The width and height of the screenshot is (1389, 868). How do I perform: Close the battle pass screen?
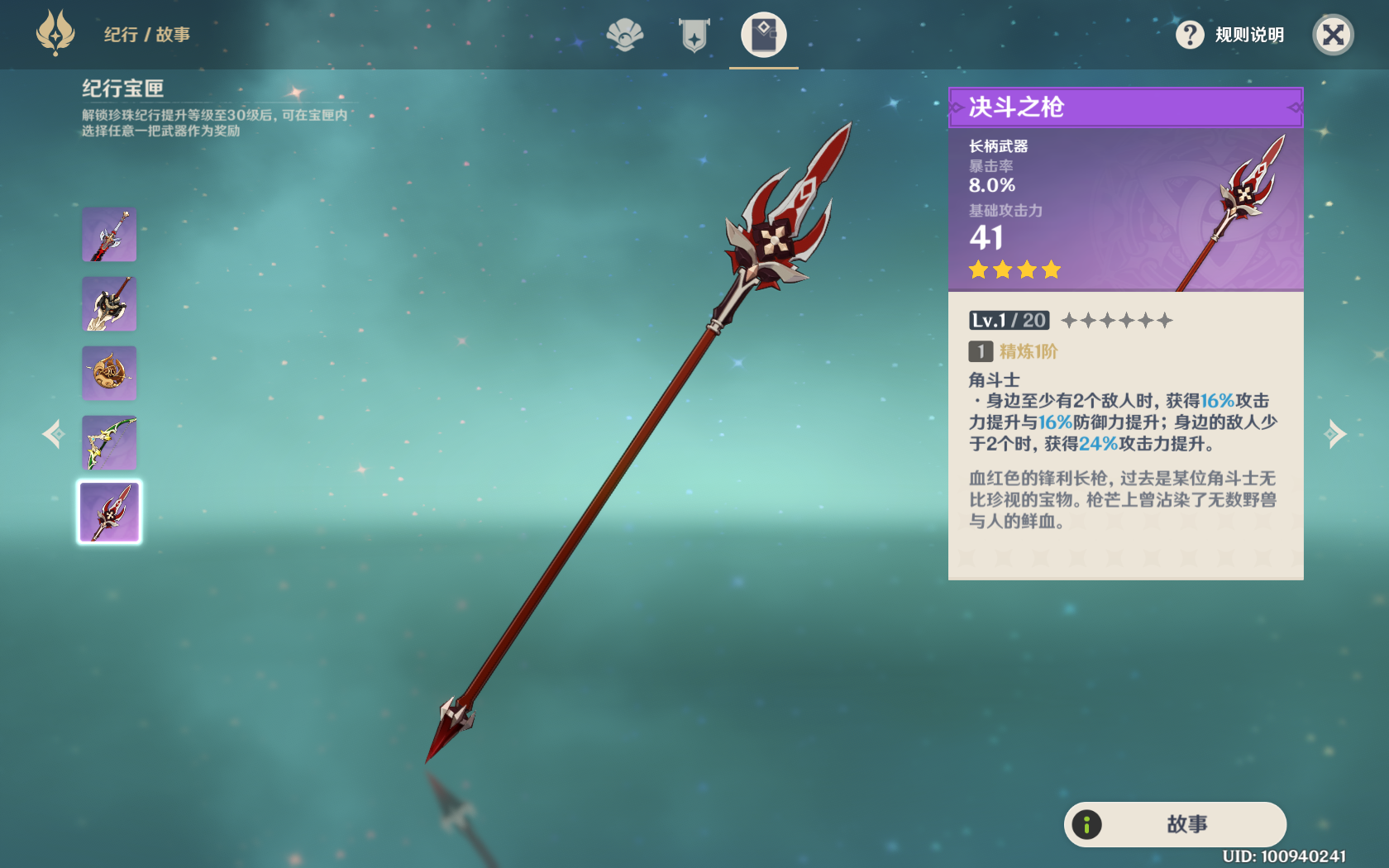(1333, 35)
